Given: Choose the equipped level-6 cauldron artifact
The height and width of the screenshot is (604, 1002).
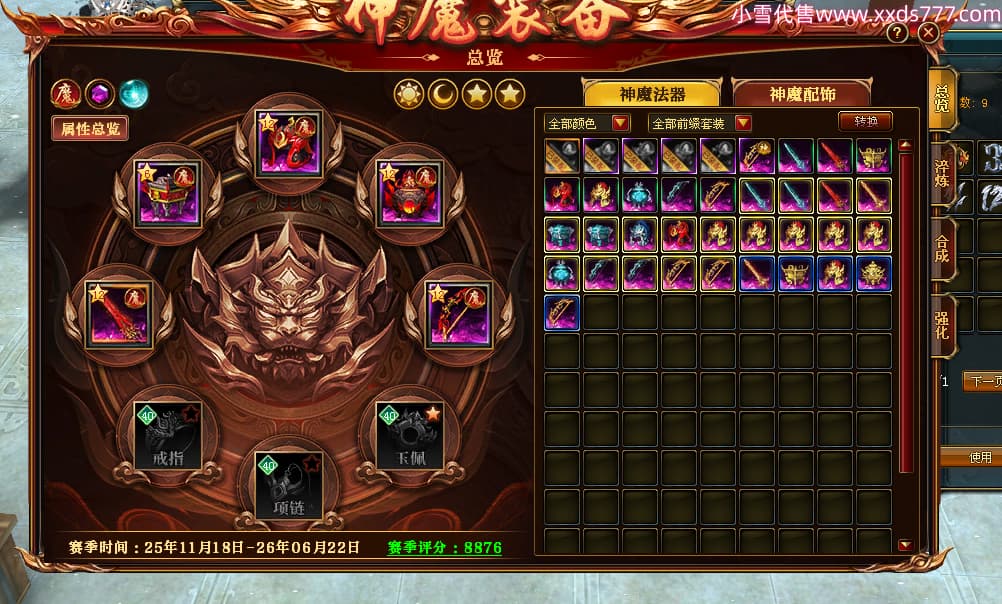Looking at the screenshot, I should pos(167,193).
